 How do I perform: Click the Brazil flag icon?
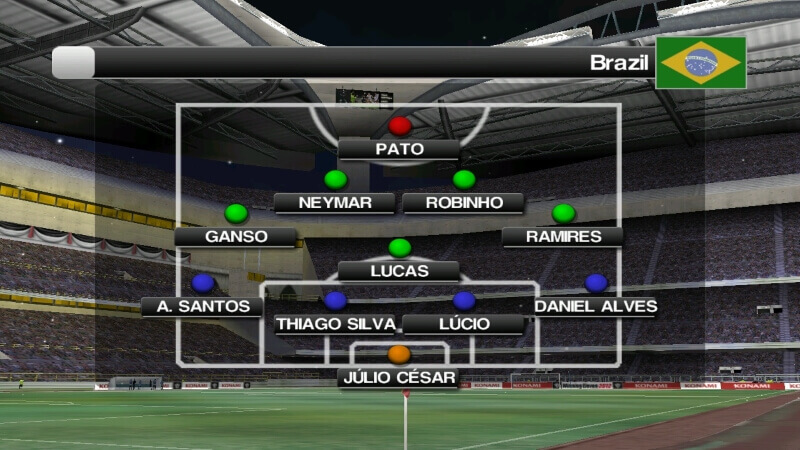tap(701, 63)
